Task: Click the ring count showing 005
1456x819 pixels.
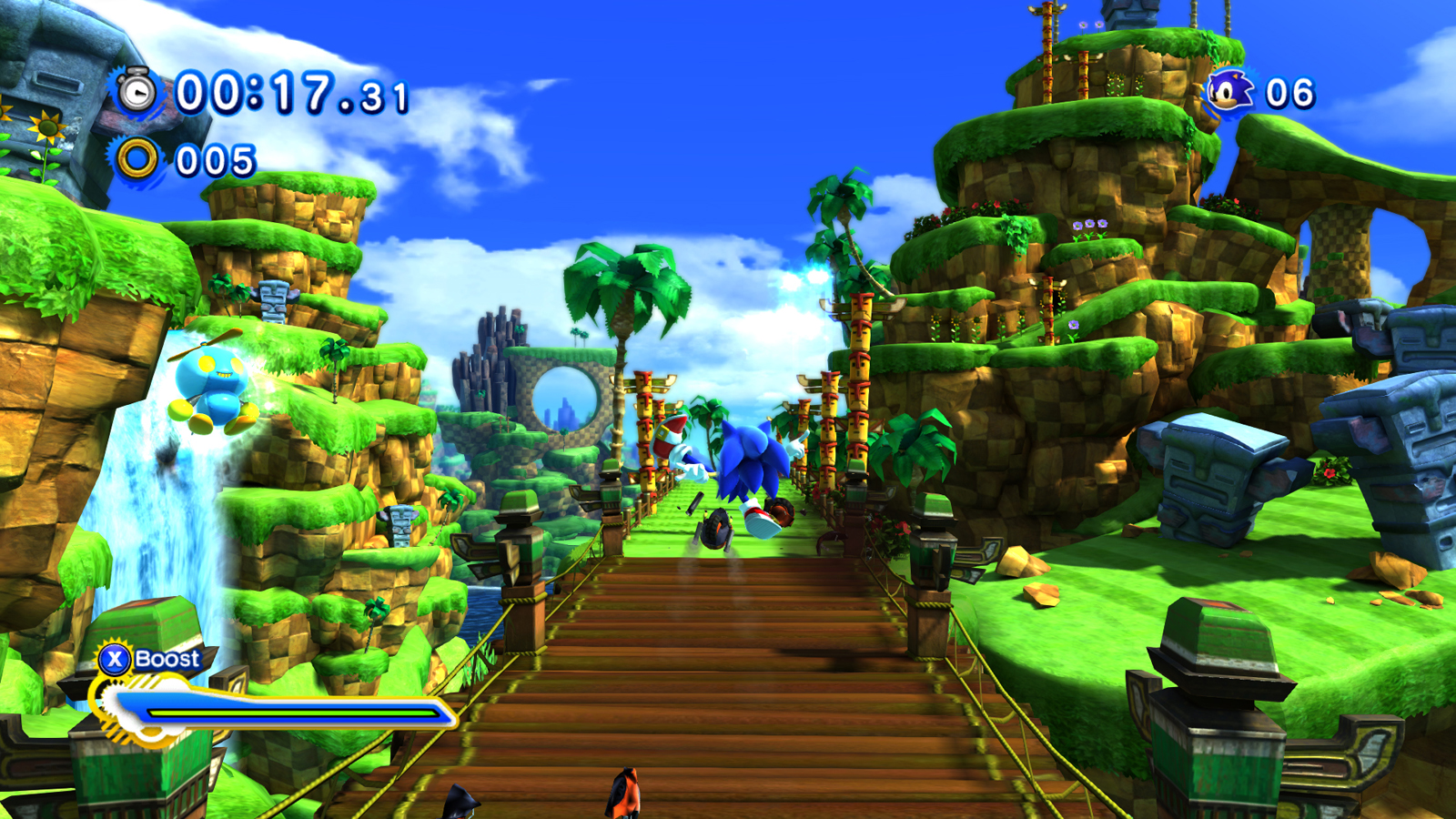Action: [214, 159]
